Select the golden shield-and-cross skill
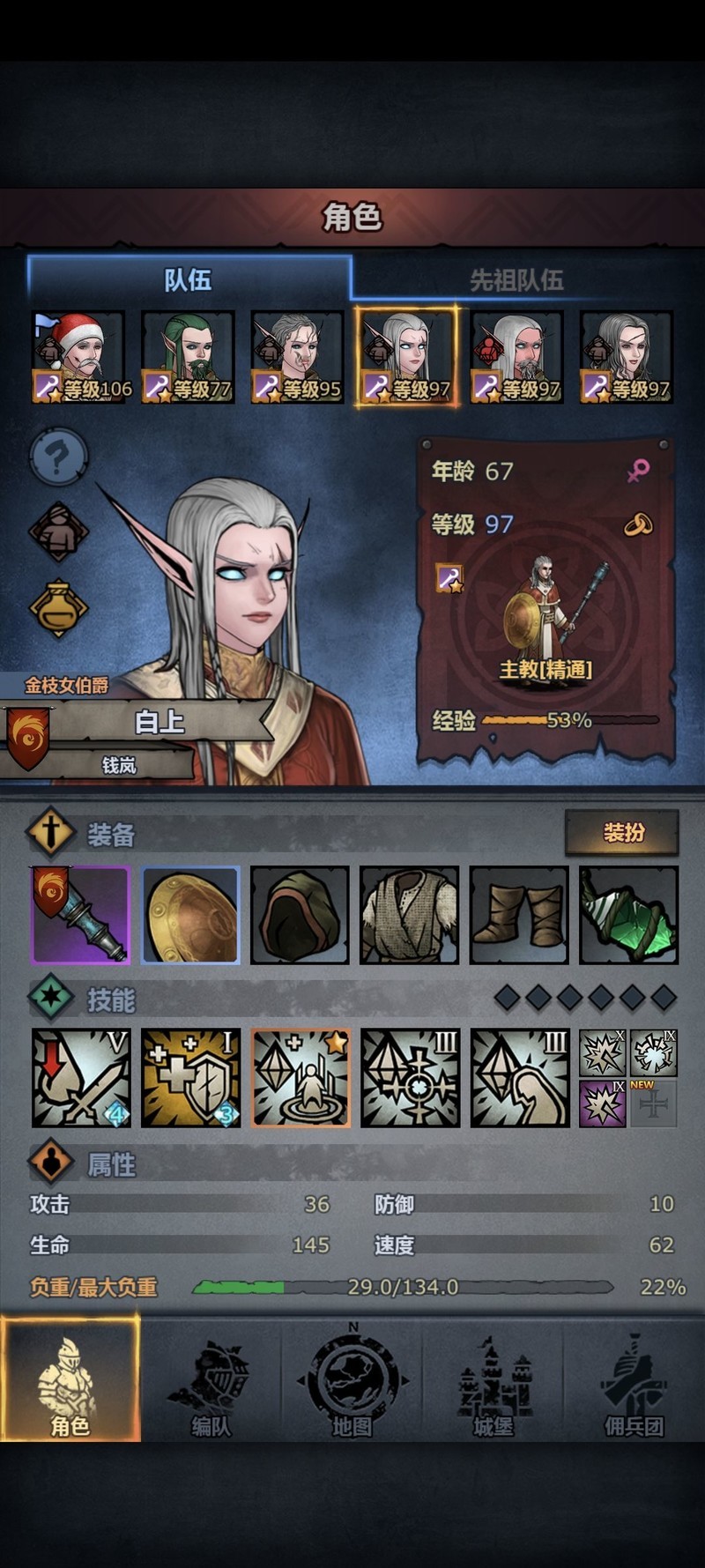 coord(190,1078)
